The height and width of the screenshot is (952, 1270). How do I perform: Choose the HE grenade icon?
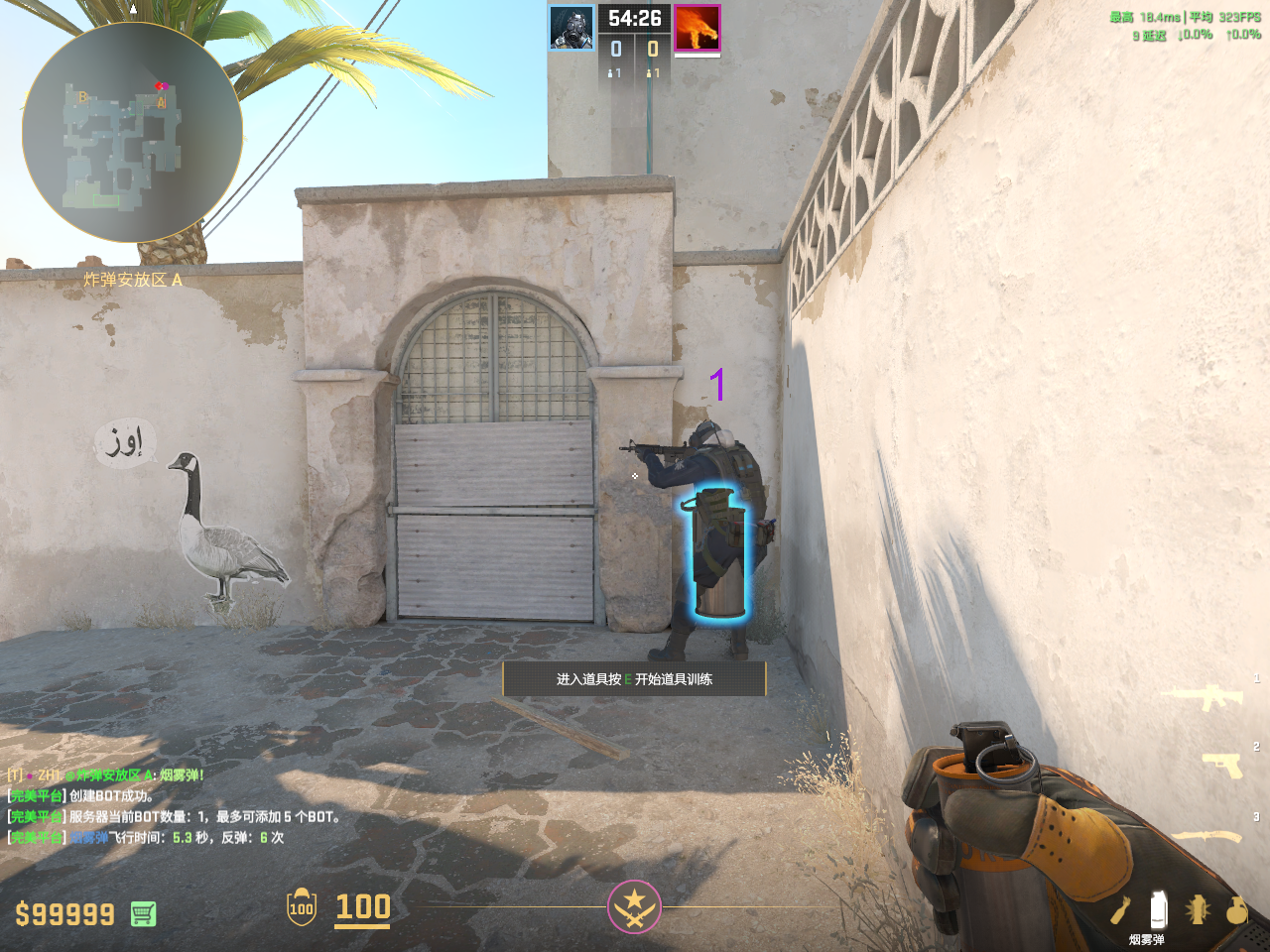click(x=1235, y=909)
